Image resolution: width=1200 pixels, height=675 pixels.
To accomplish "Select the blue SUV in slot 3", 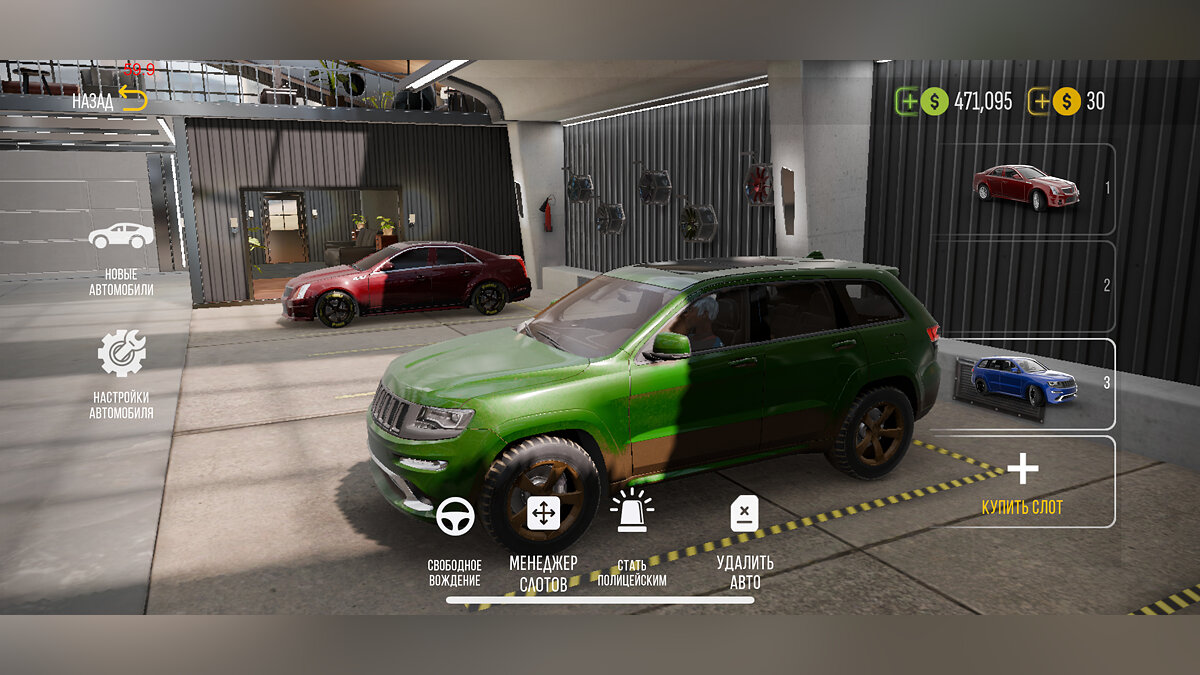I will click(1024, 383).
